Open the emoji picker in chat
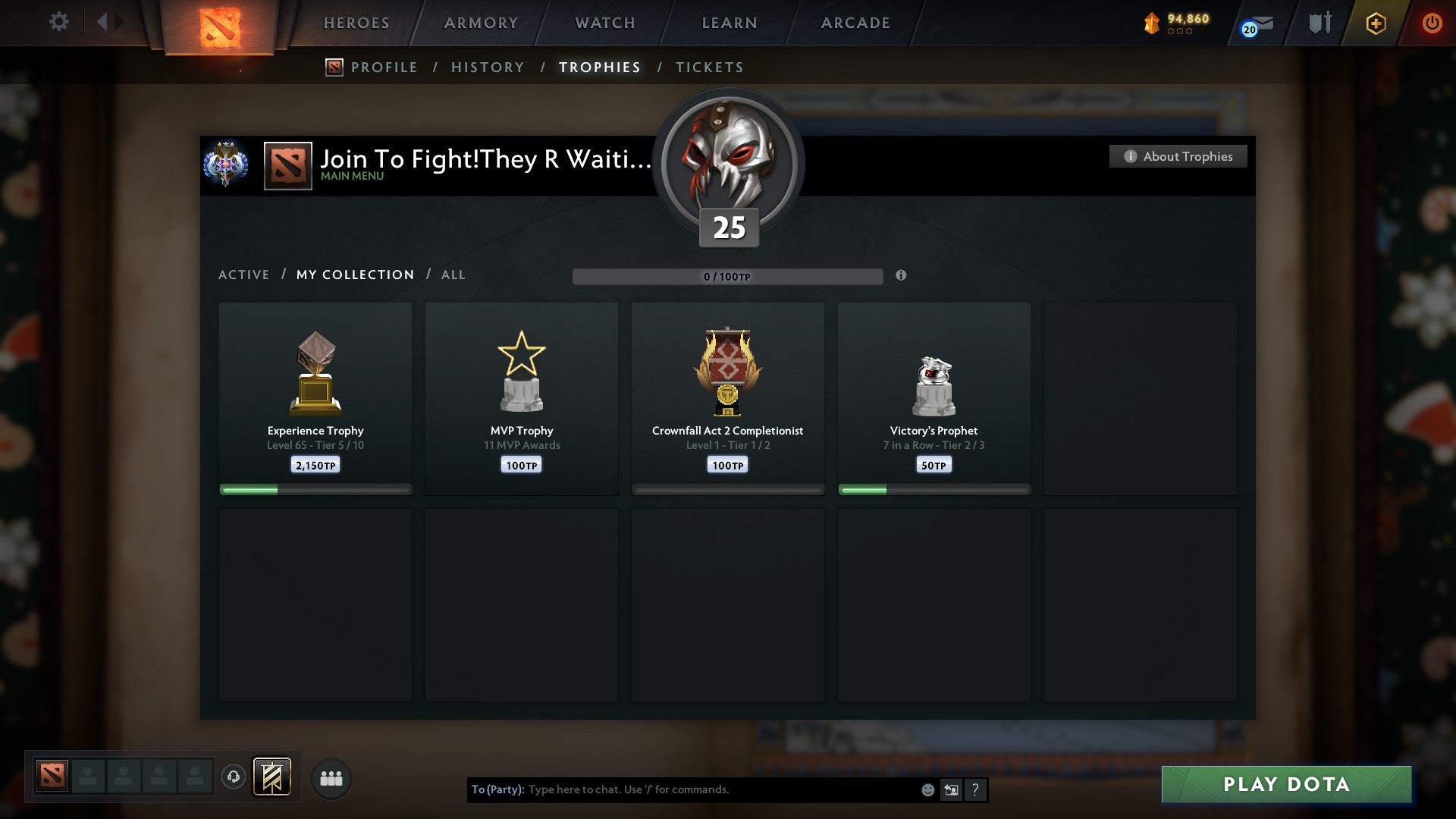Viewport: 1456px width, 819px height. (x=927, y=789)
